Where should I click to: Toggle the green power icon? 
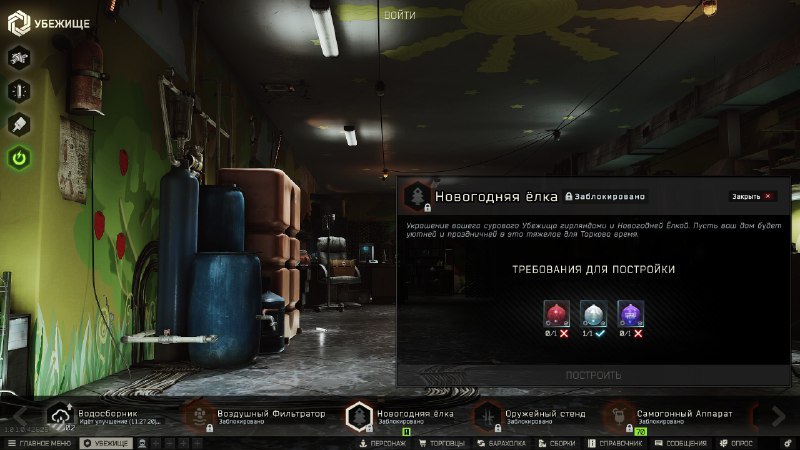pyautogui.click(x=19, y=157)
